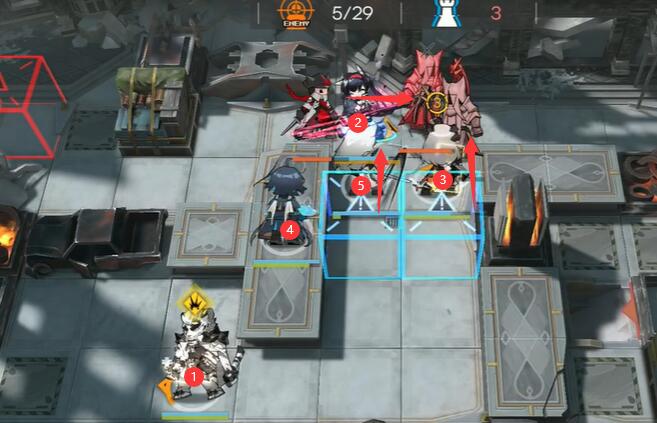Viewport: 657px width, 423px height.
Task: Tap the yellow skill-ready icon above the armored operator
Action: pyautogui.click(x=192, y=299)
